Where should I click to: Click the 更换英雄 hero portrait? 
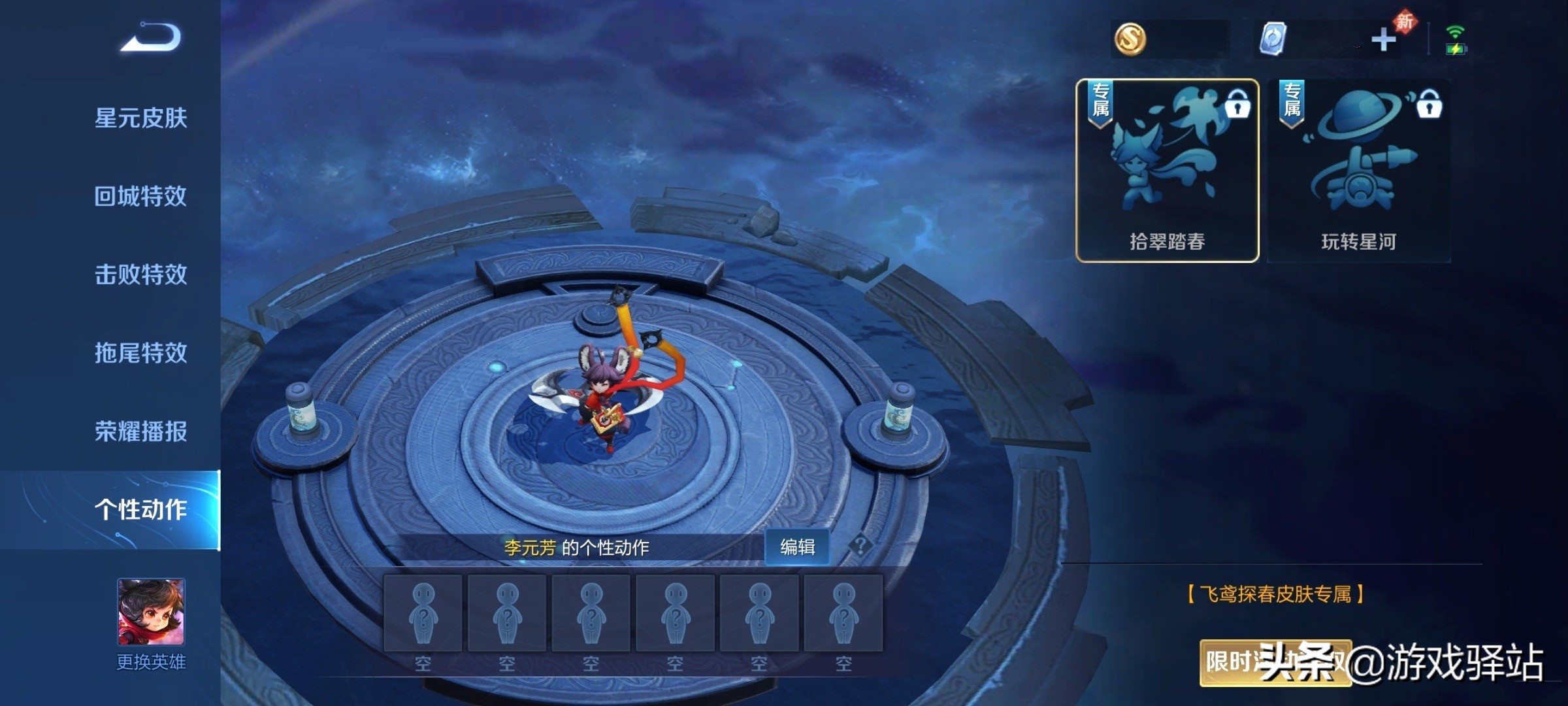(x=151, y=612)
